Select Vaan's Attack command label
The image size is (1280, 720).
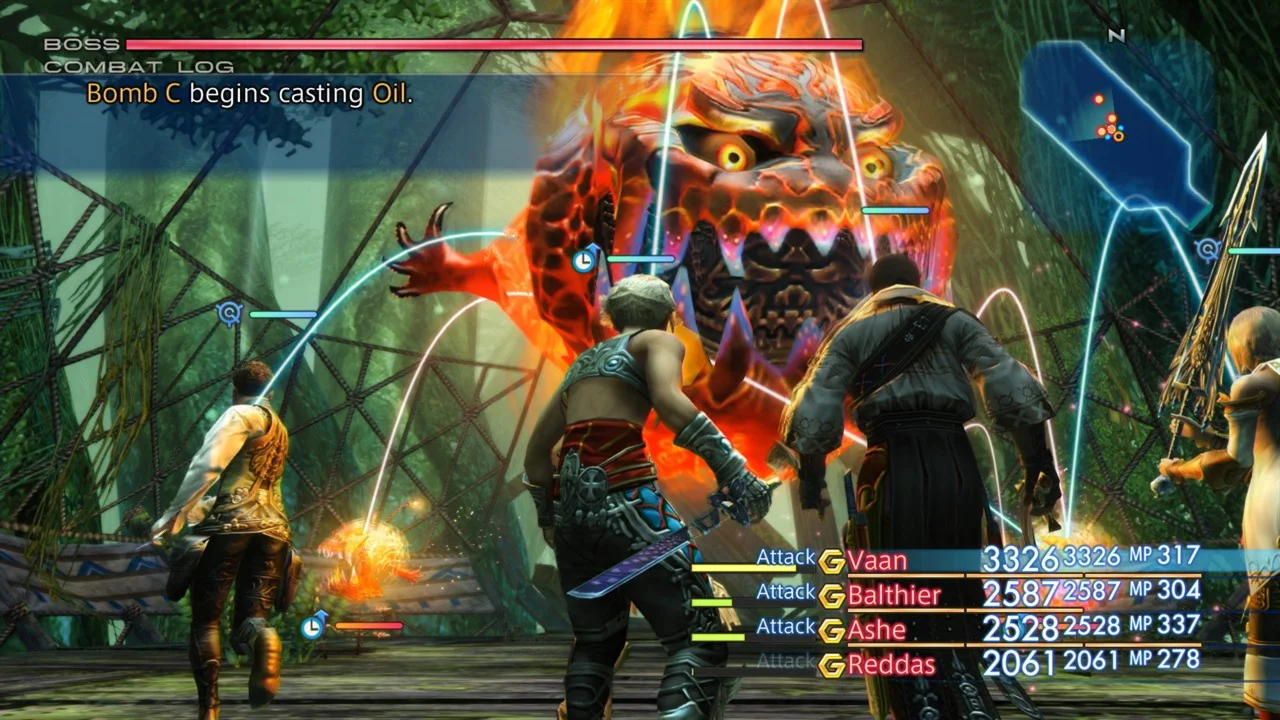tap(785, 557)
